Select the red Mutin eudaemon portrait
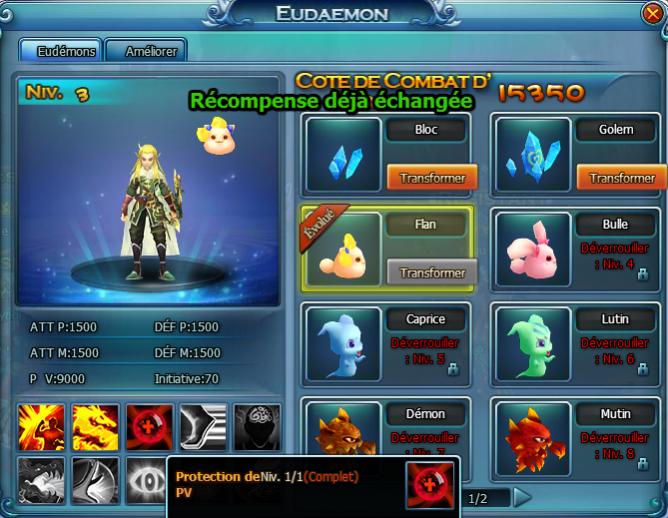Viewport: 668px width, 518px height. (532, 432)
